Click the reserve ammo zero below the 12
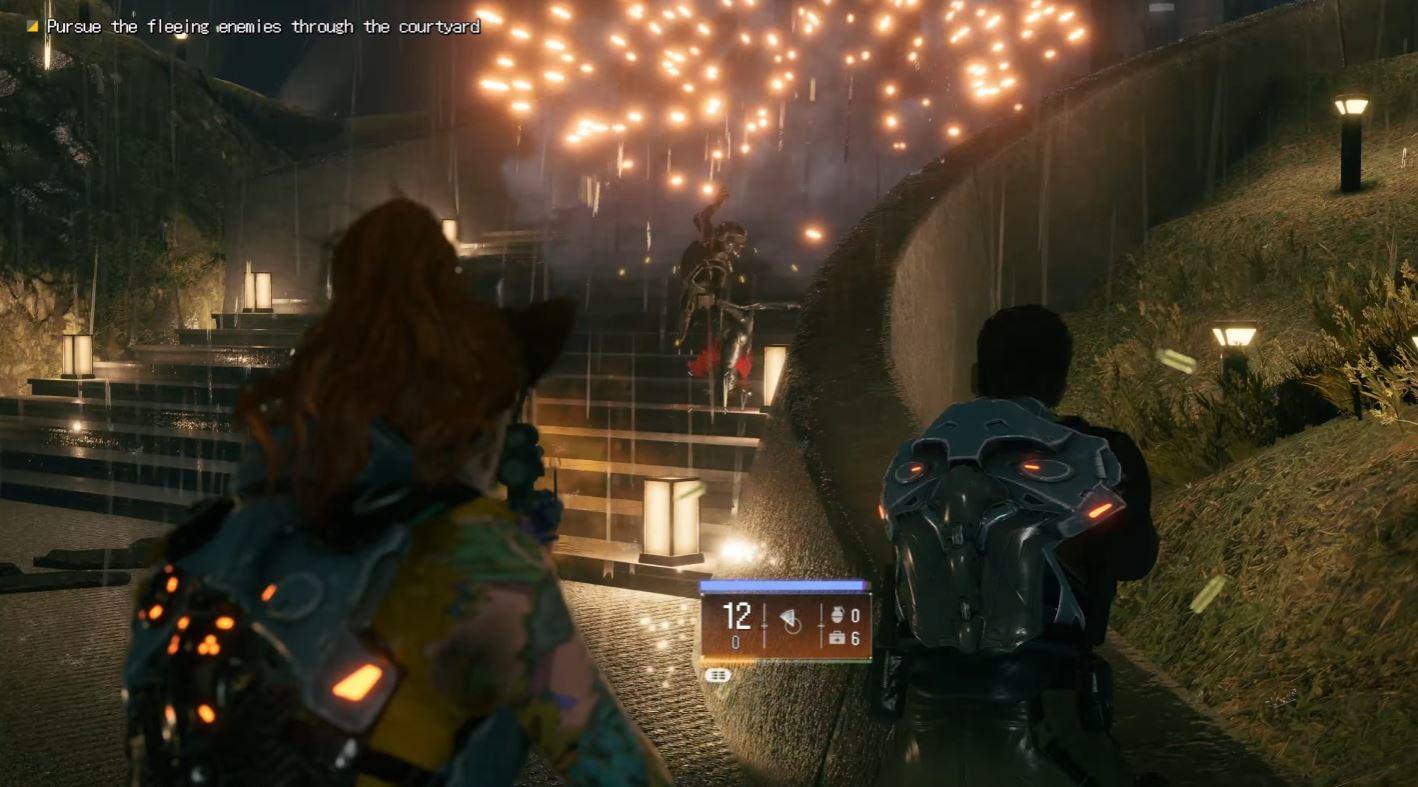This screenshot has height=787, width=1418. tap(735, 642)
